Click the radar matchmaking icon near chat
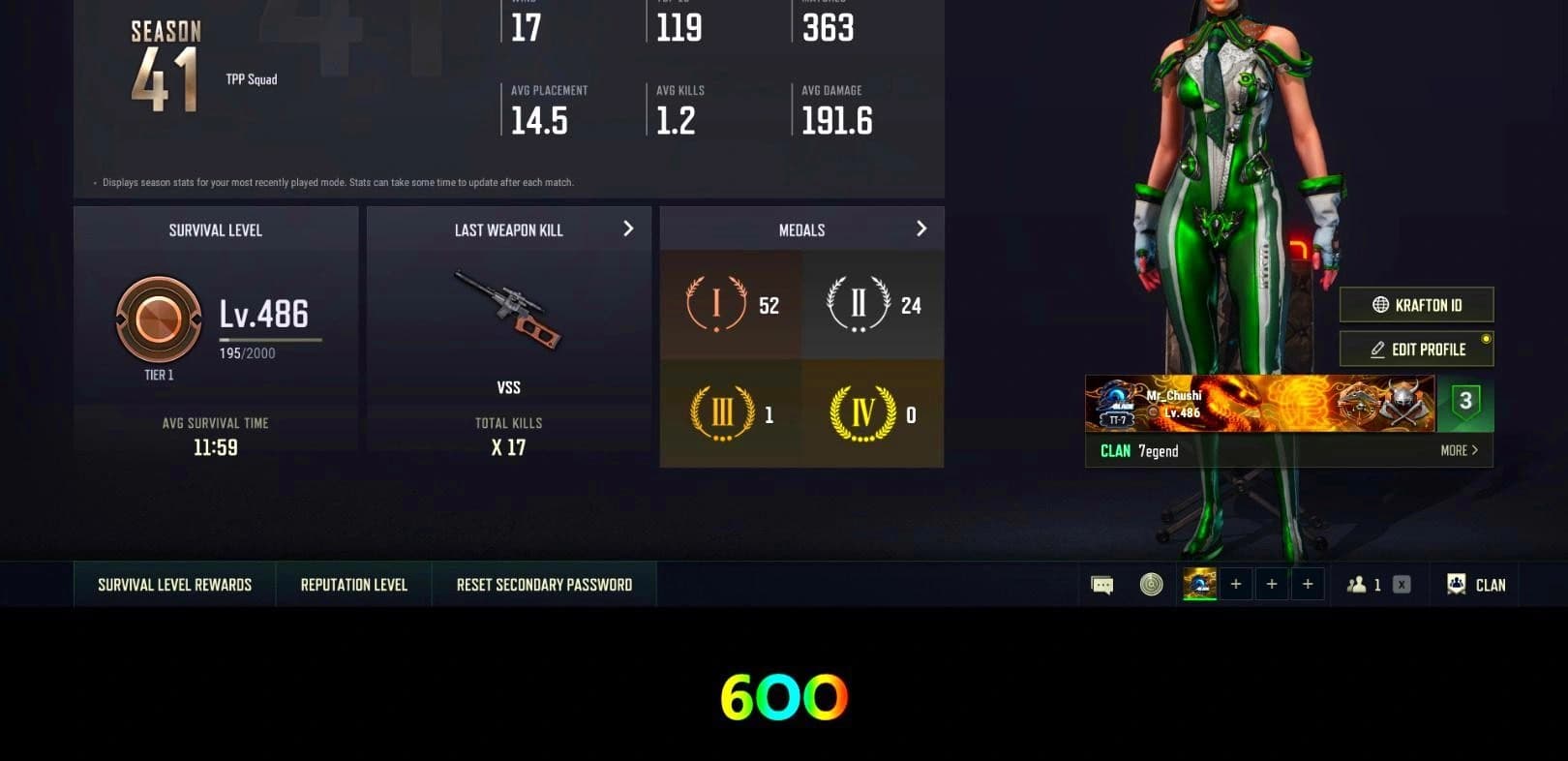The height and width of the screenshot is (761, 1568). click(x=1150, y=584)
